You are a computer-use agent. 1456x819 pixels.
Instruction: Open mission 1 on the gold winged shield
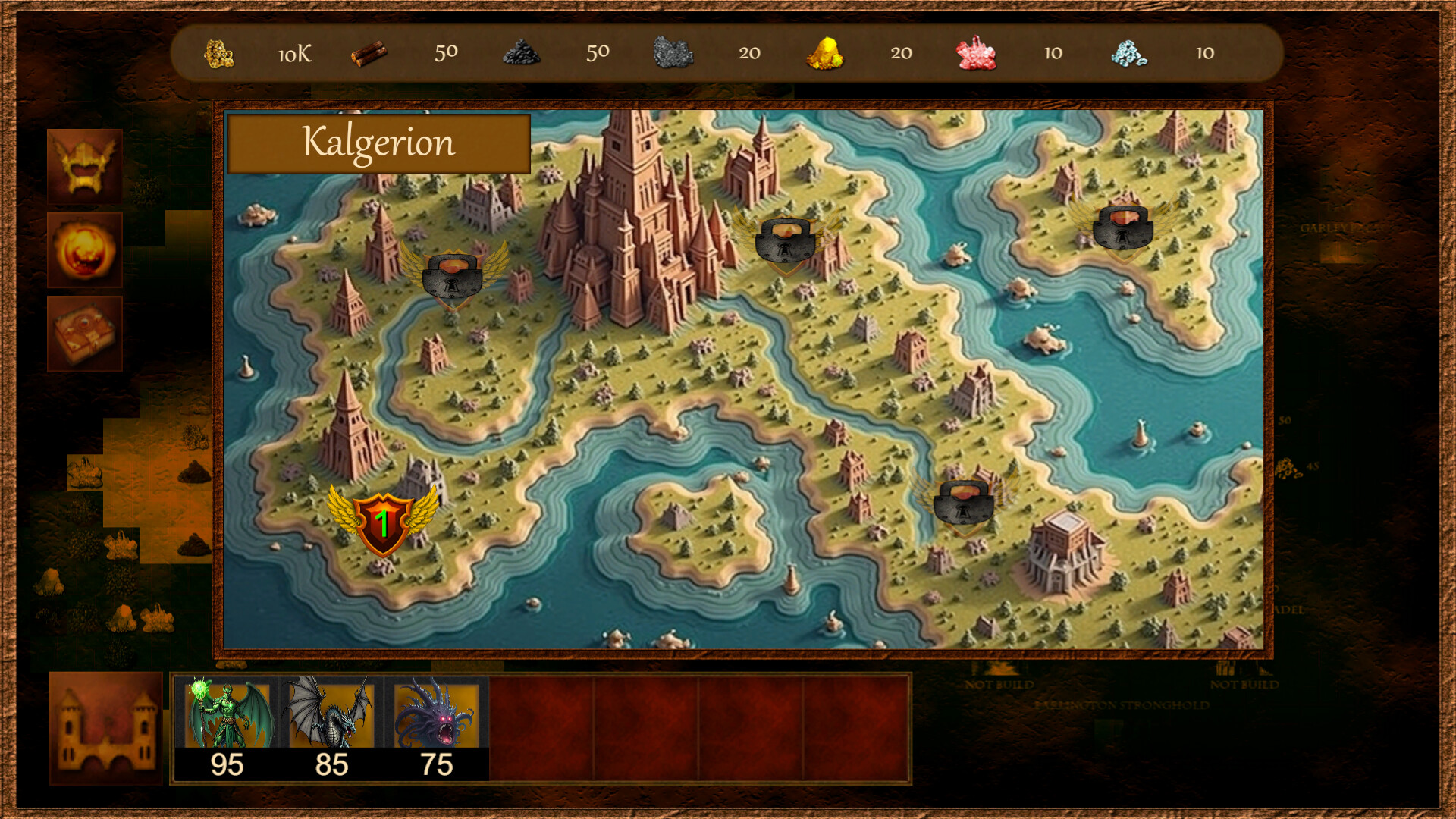pos(385,519)
